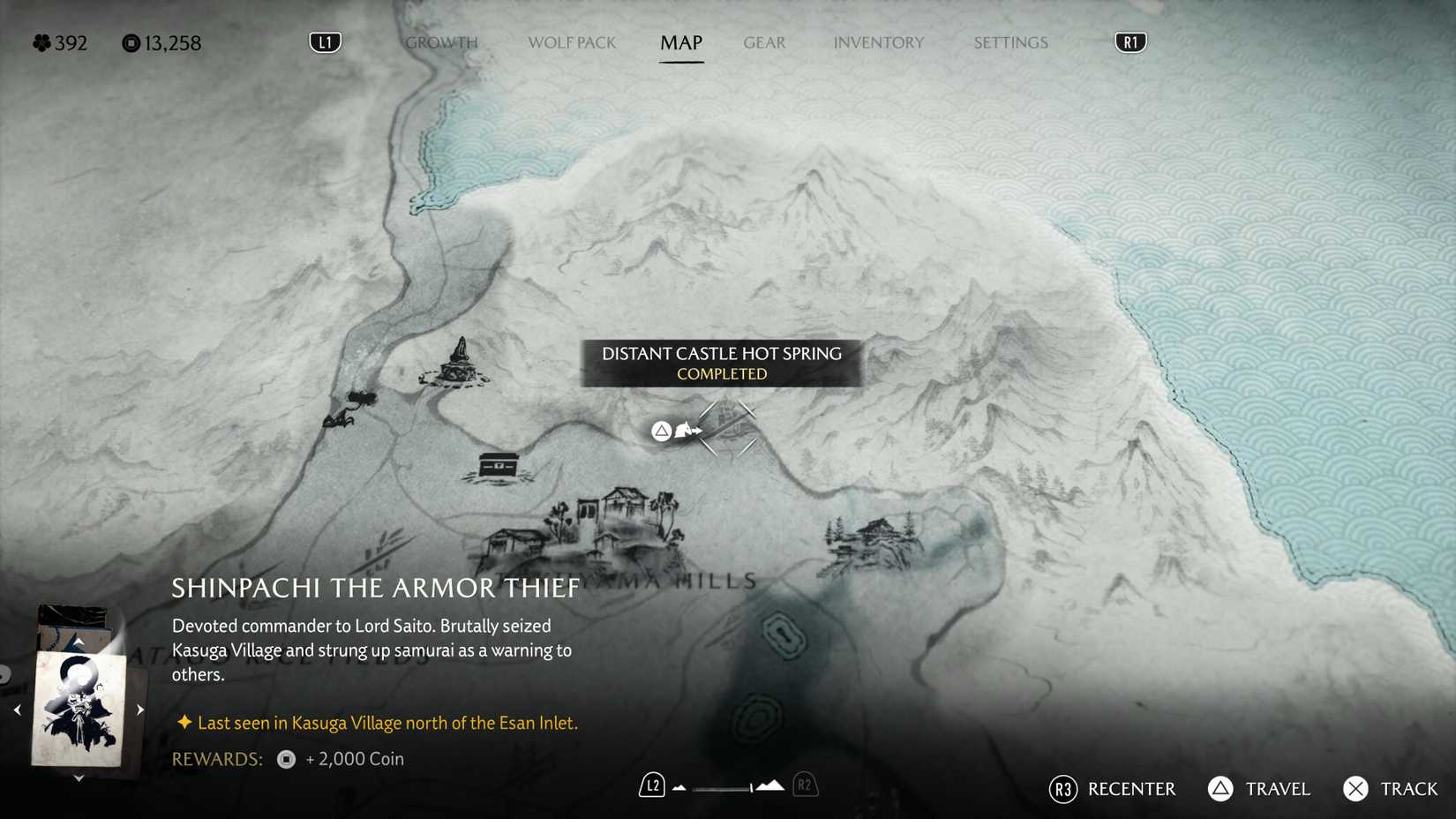
Task: Click the large mountain zoom-in icon near R2
Action: [771, 785]
